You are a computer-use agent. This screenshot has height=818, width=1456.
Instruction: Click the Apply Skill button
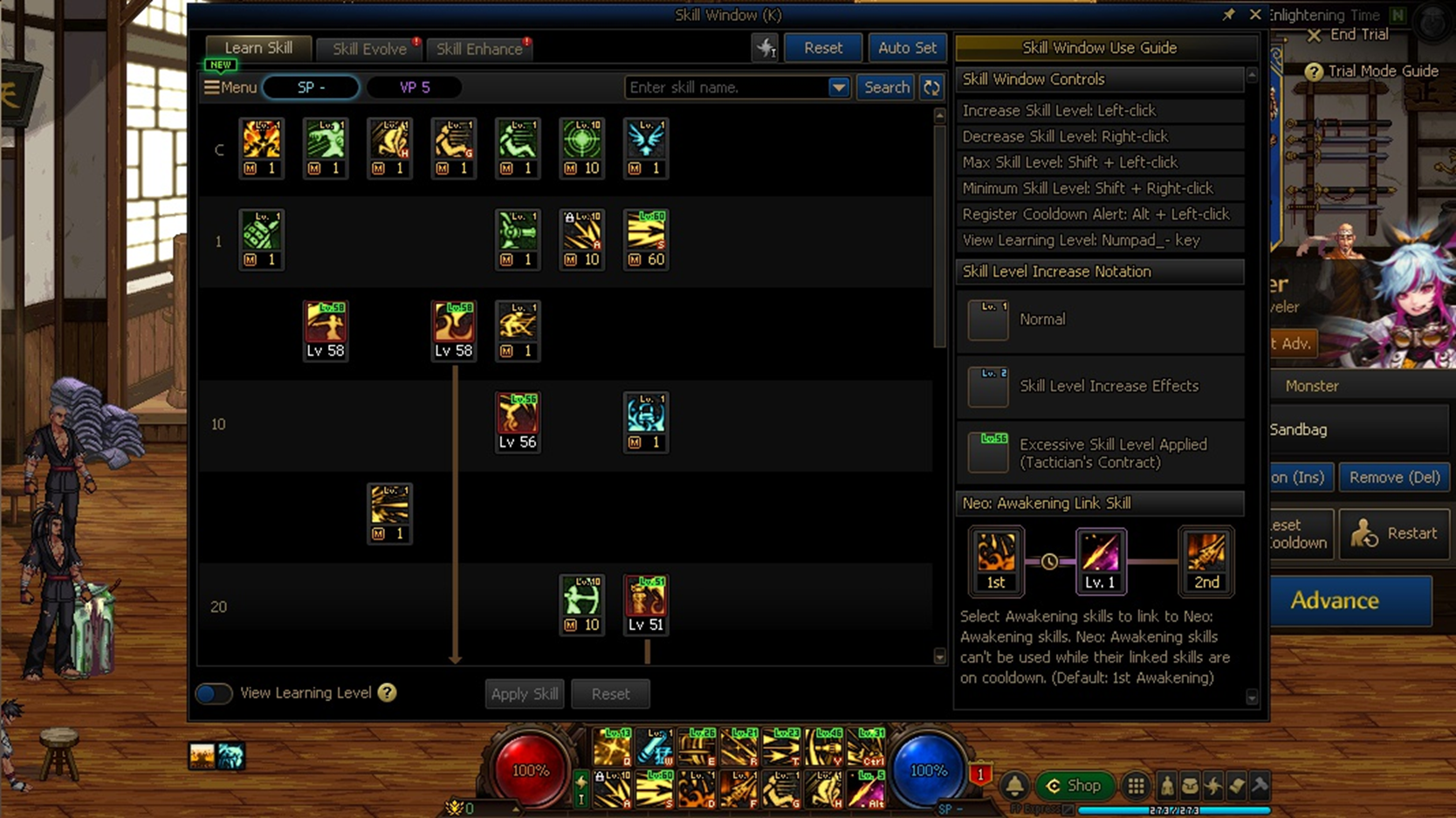[x=524, y=694]
